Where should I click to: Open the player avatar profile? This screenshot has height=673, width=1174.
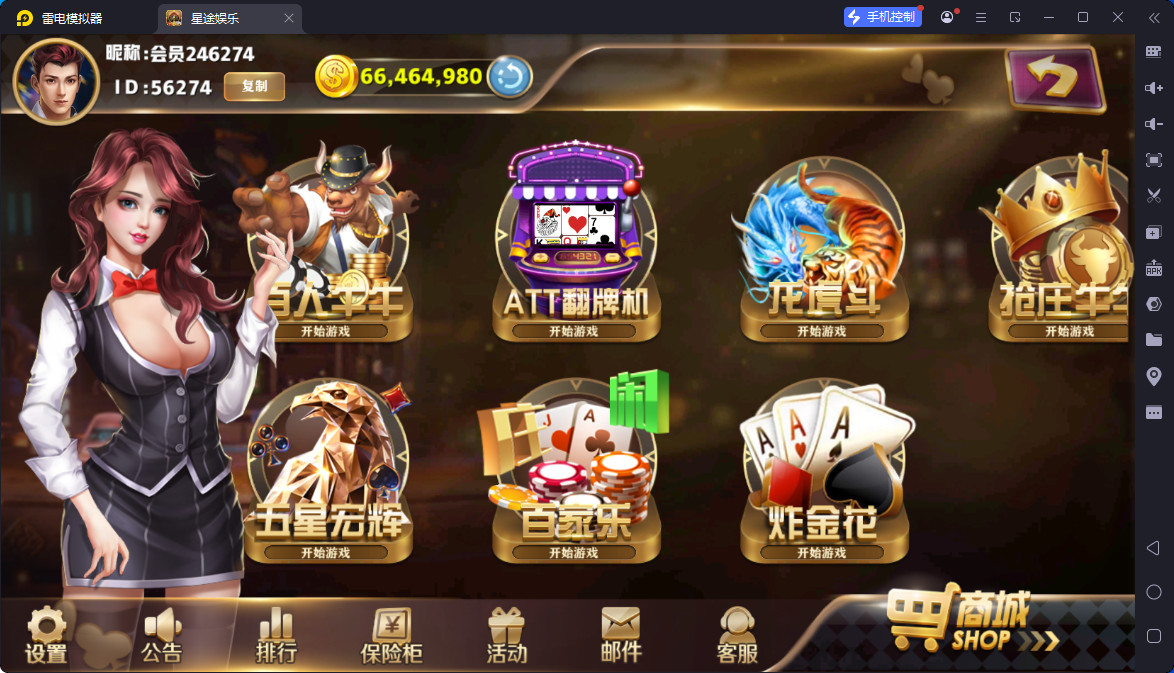(56, 82)
